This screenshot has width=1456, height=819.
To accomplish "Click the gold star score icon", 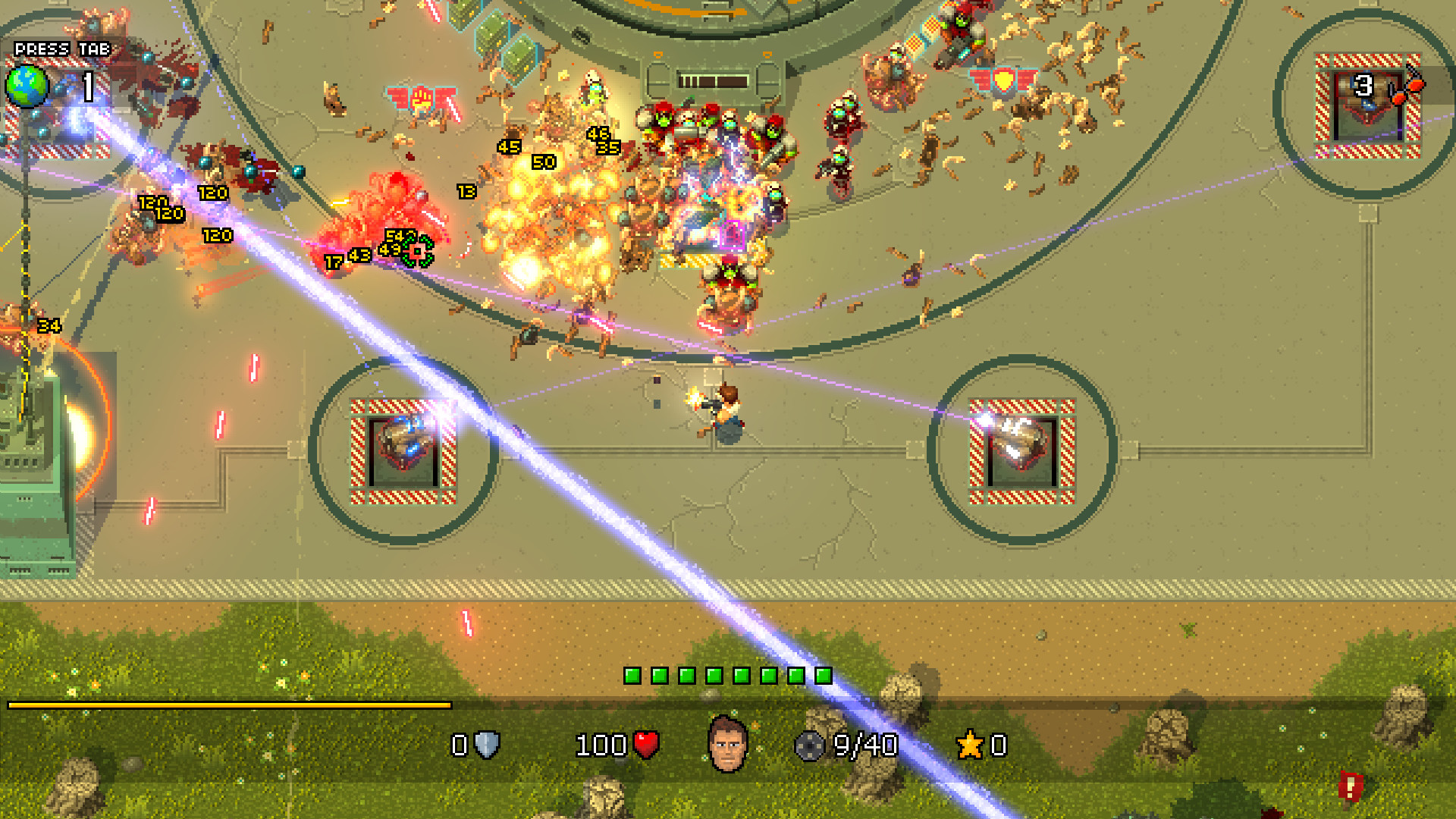I will coord(970,745).
